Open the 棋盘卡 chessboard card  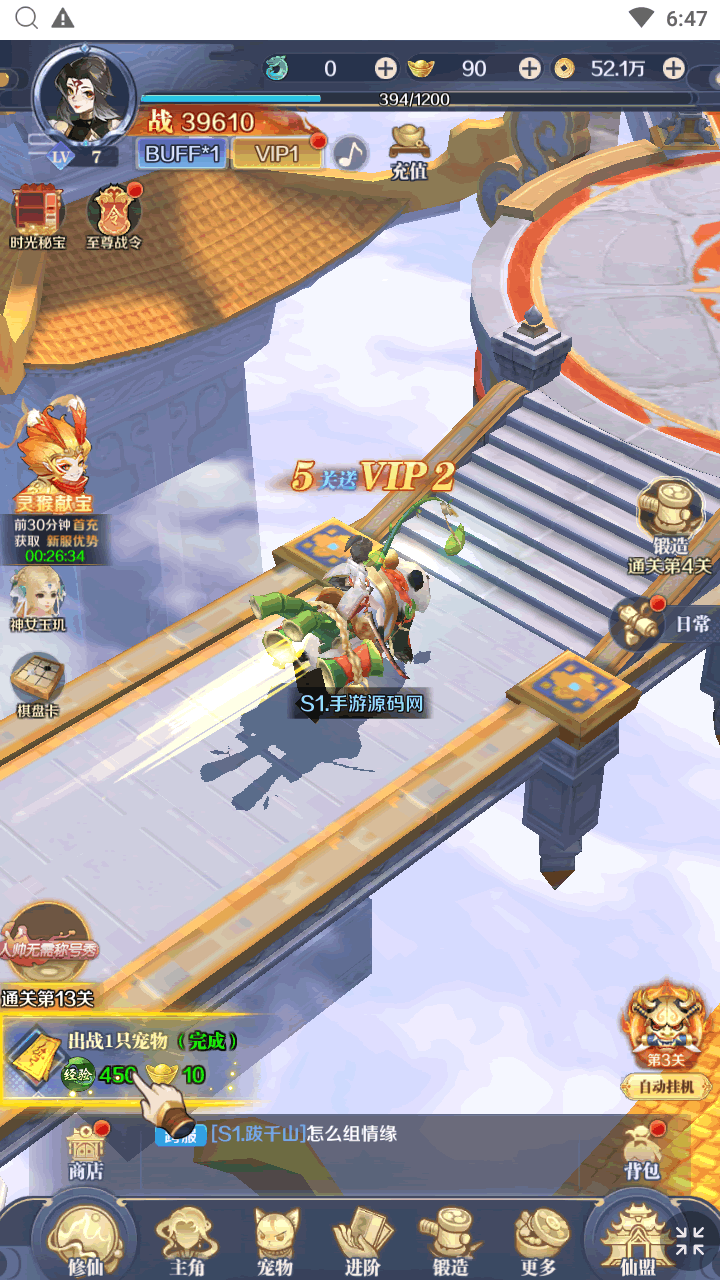(x=38, y=685)
